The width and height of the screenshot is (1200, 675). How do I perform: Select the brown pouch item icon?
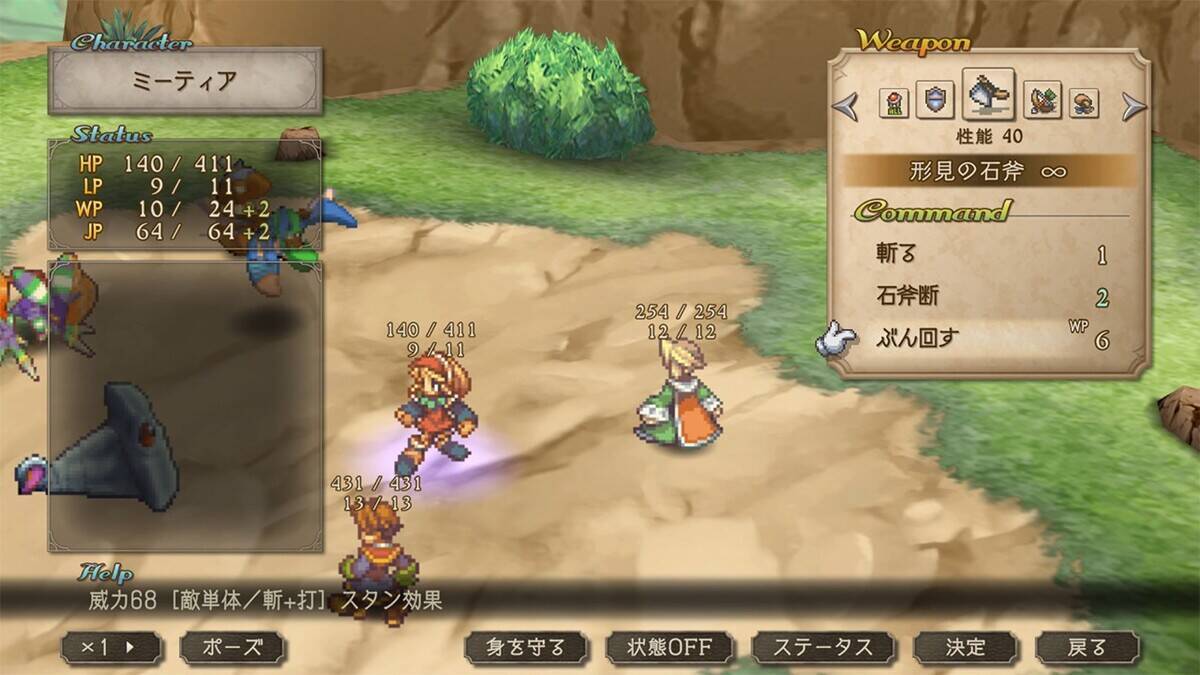tap(1084, 103)
